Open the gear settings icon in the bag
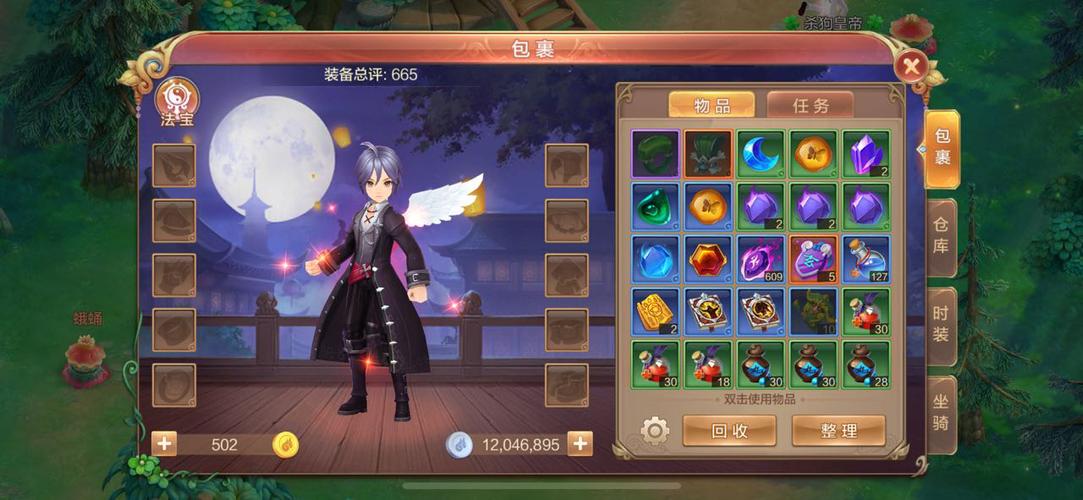Screen dimensions: 1083x500 coord(654,431)
